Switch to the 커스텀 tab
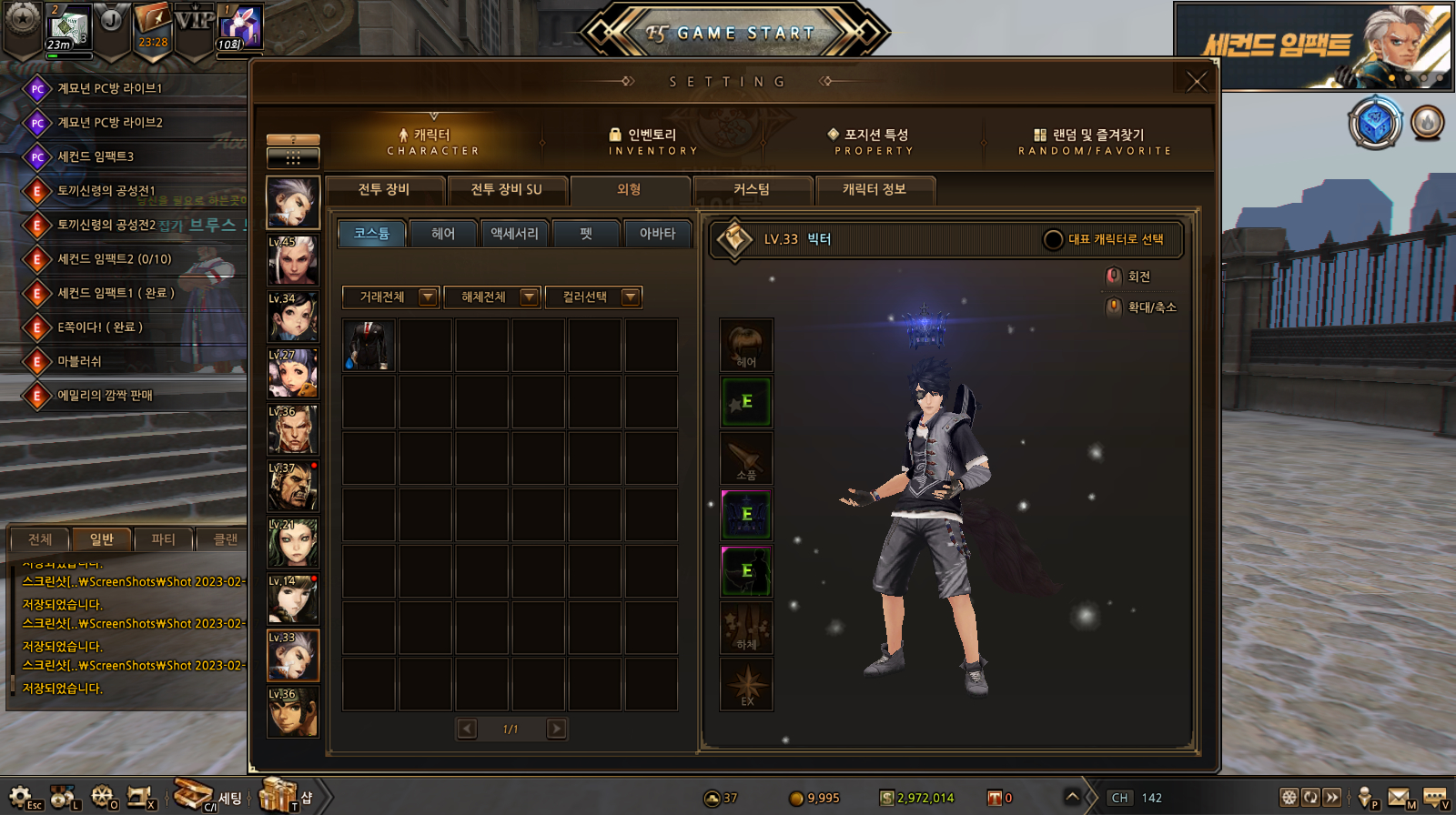 point(752,189)
